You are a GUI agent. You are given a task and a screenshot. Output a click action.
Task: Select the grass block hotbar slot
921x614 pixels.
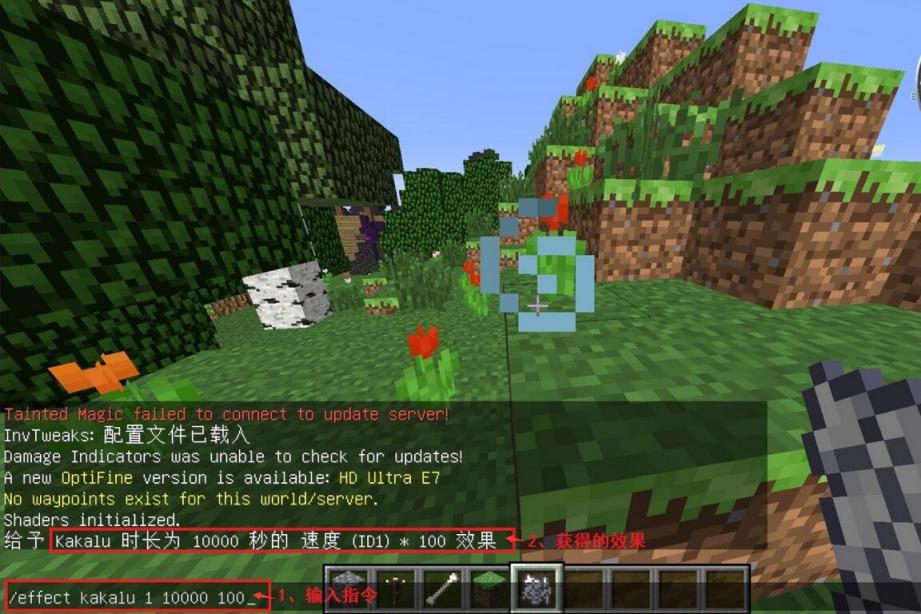[x=489, y=590]
